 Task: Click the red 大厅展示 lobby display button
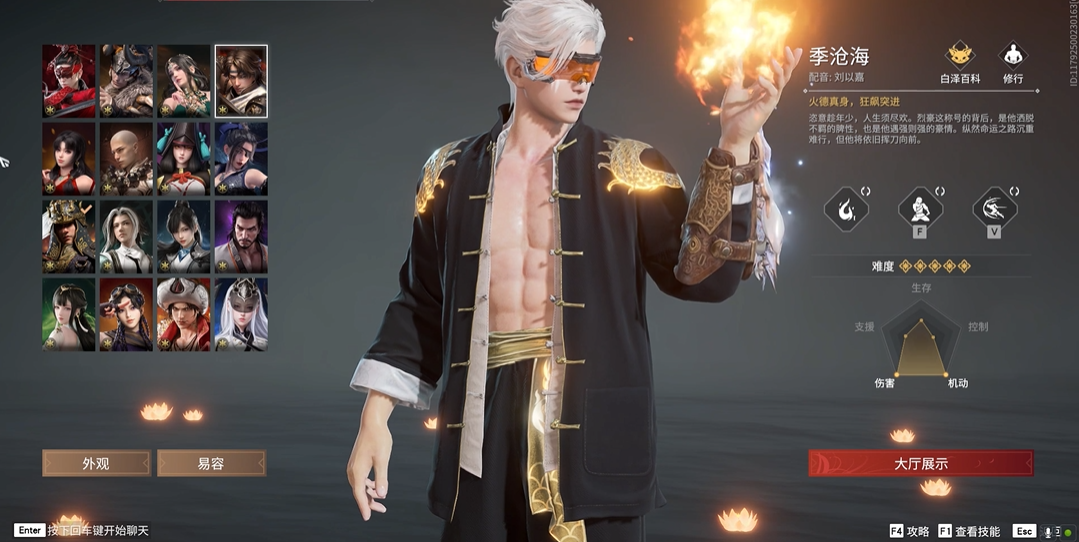(920, 463)
